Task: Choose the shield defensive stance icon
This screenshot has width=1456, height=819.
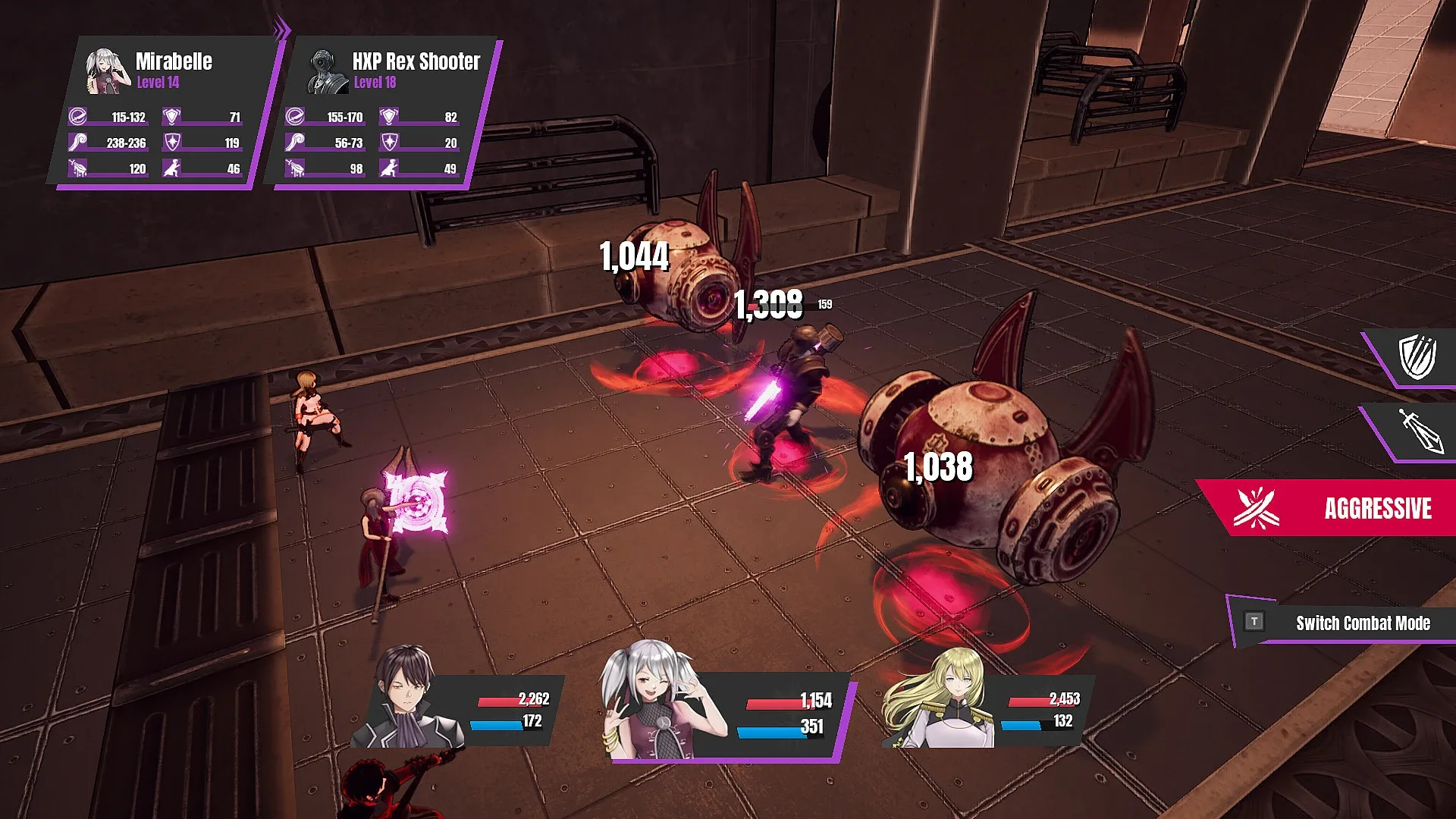Action: point(1417,356)
